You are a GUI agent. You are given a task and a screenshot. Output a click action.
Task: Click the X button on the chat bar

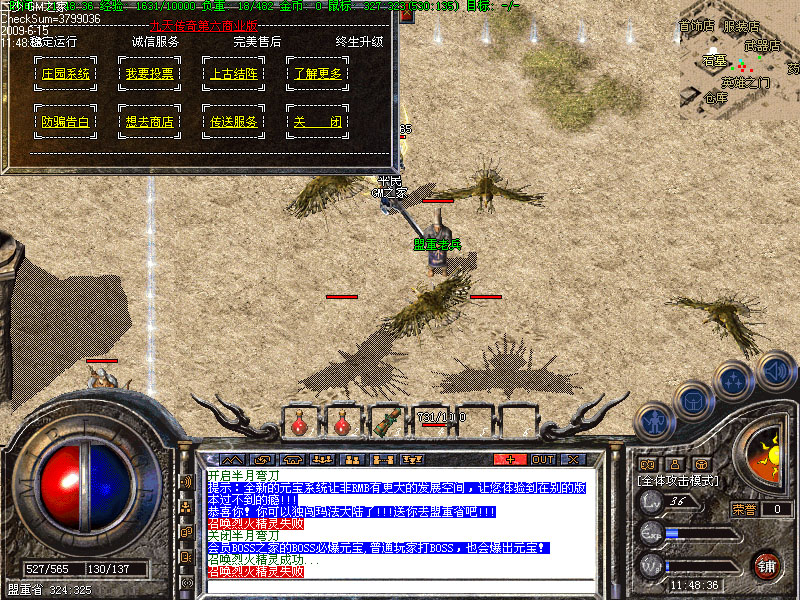573,459
